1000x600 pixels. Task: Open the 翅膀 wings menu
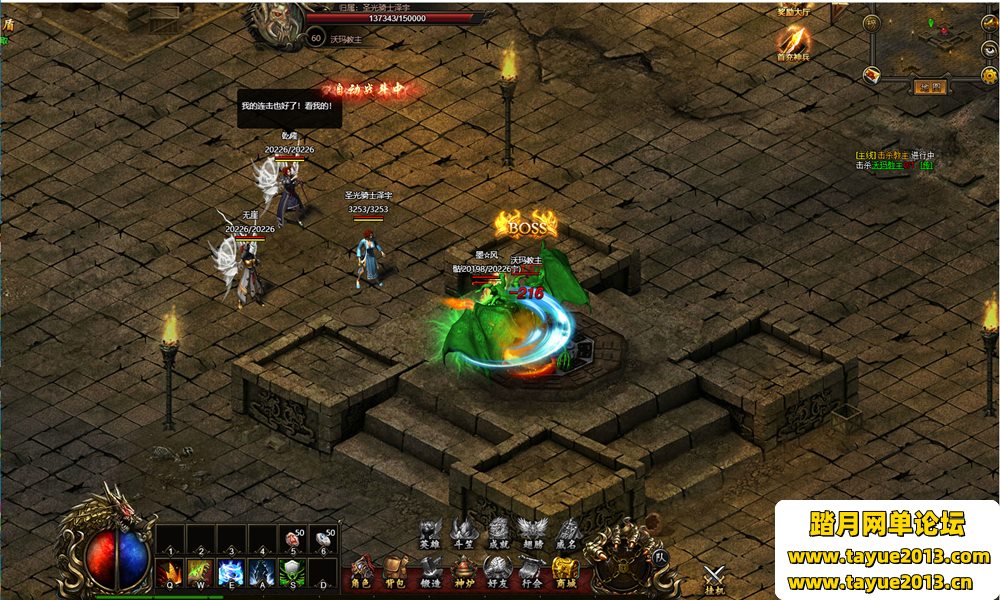click(532, 533)
